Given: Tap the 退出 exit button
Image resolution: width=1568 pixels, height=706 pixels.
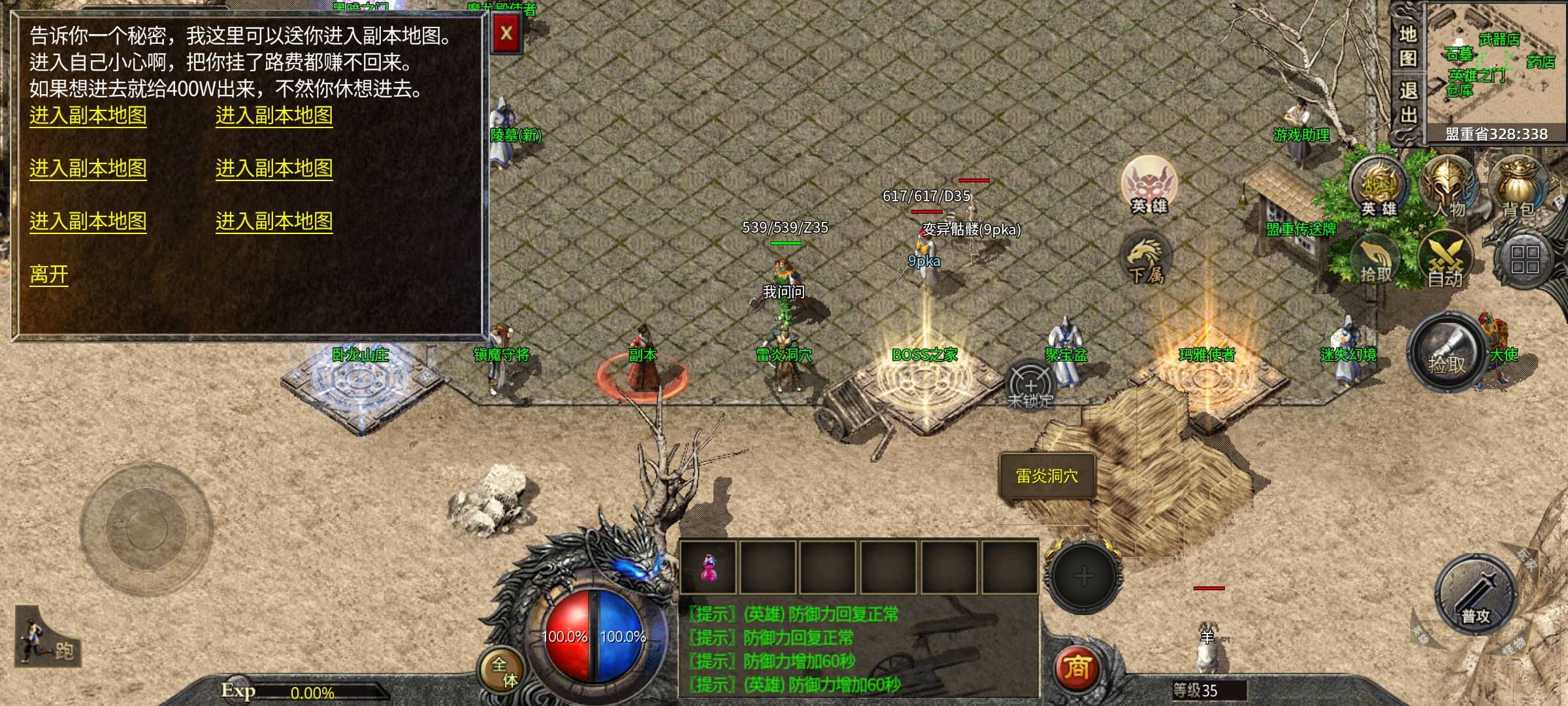Looking at the screenshot, I should (x=1407, y=104).
